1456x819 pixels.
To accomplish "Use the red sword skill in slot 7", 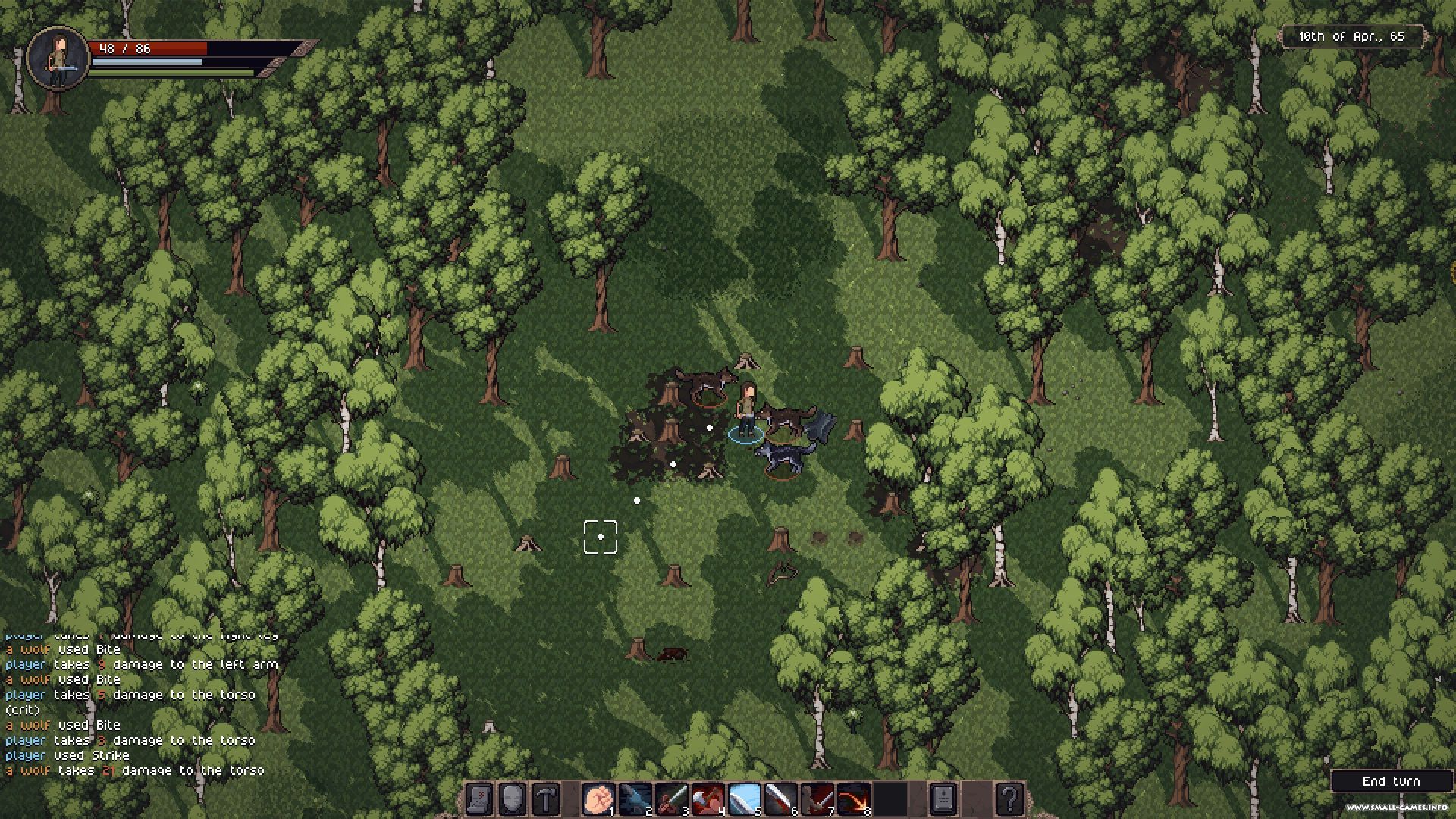I will pyautogui.click(x=817, y=799).
